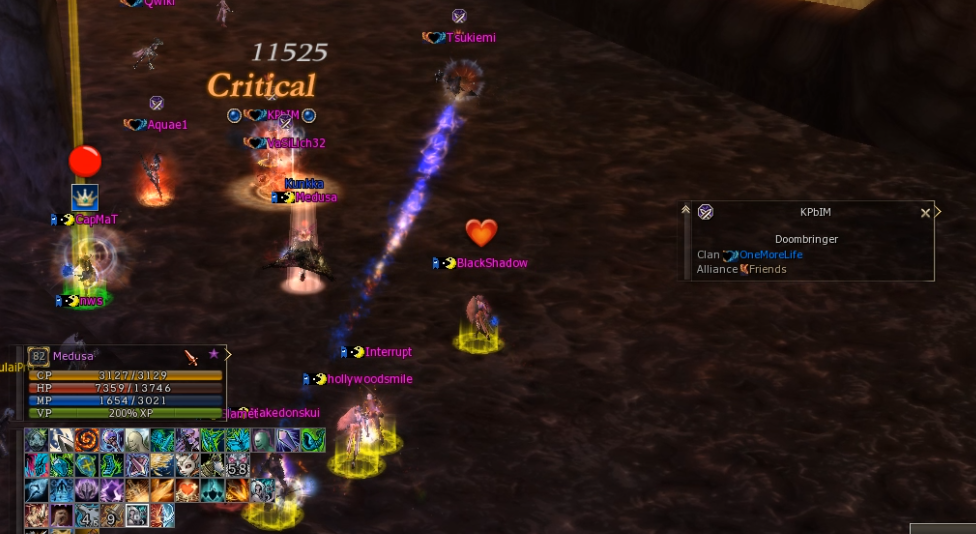Click the heart-shaped buff icon
The height and width of the screenshot is (534, 976).
(187, 490)
